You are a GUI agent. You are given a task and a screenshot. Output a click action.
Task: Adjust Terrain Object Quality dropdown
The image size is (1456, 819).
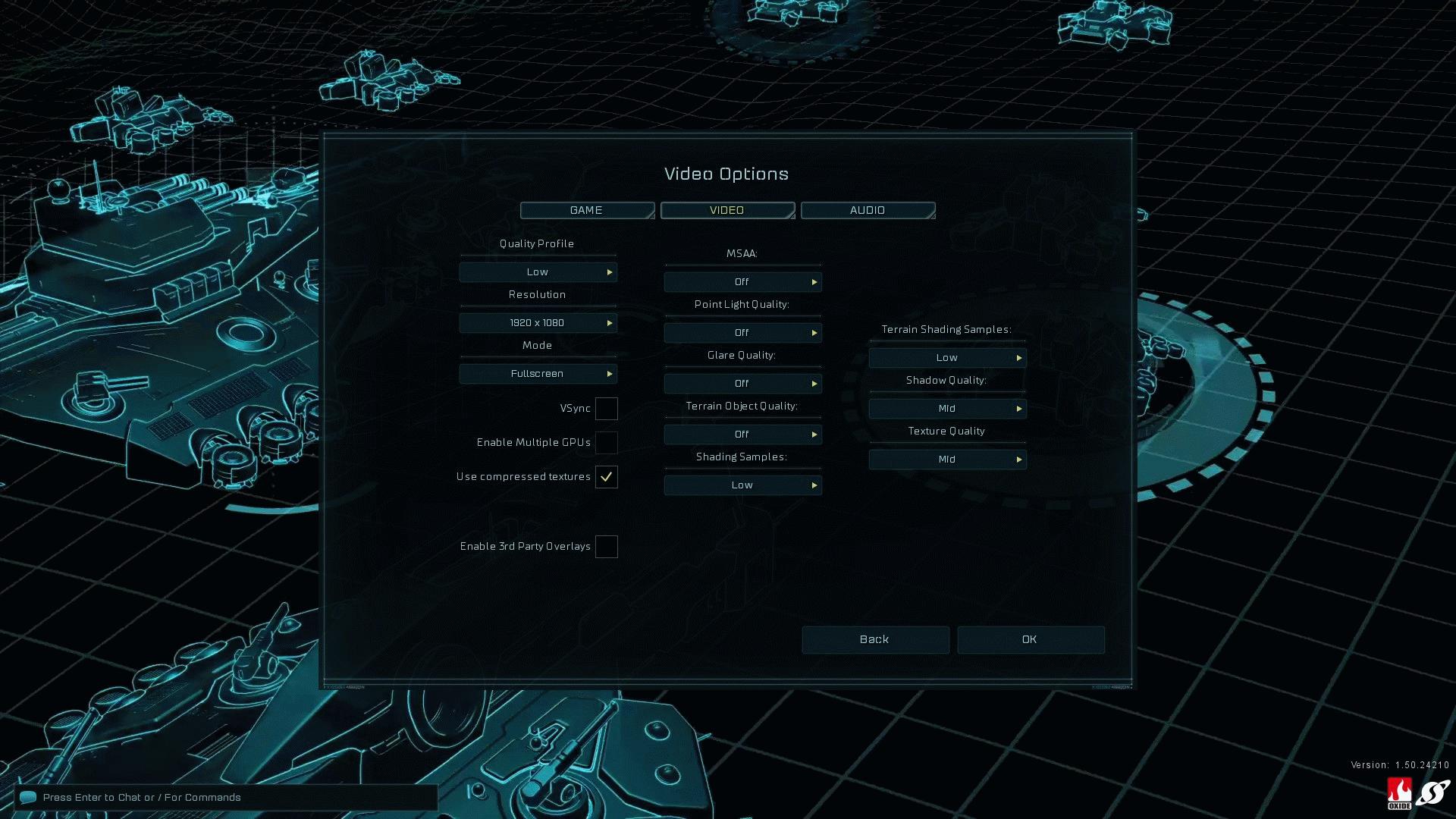pyautogui.click(x=742, y=435)
